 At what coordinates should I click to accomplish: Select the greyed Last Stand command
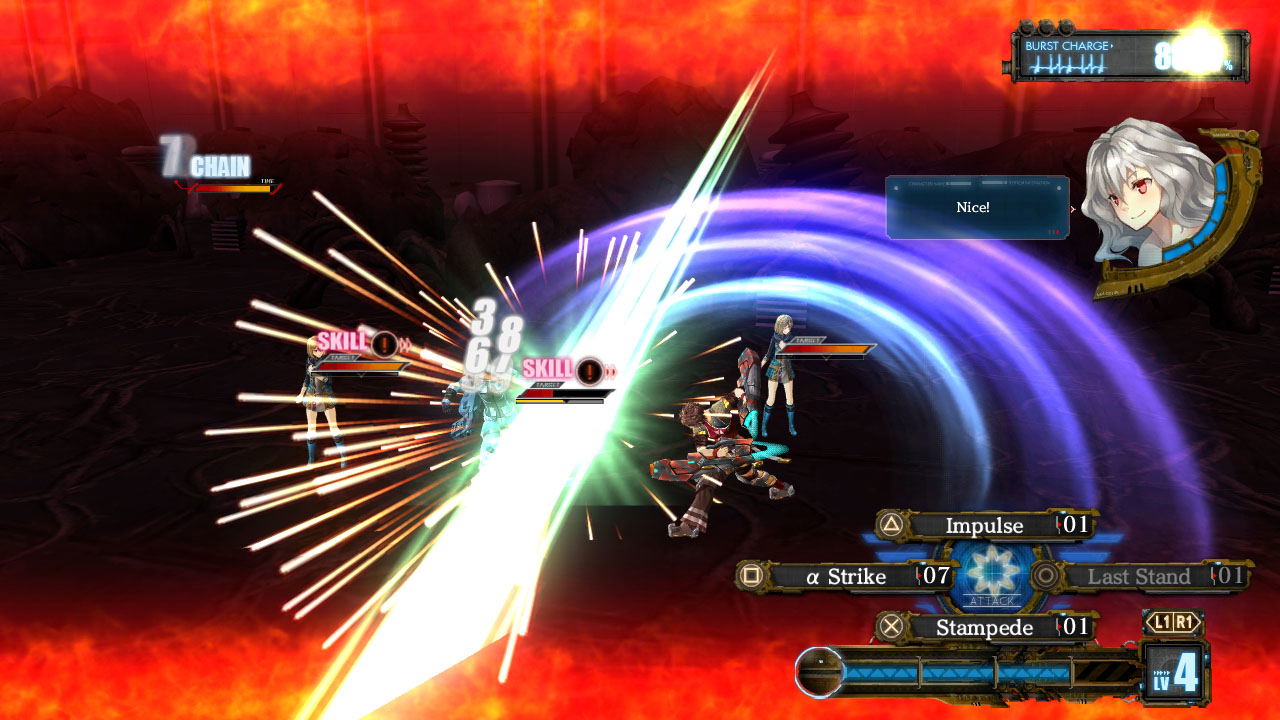pyautogui.click(x=1139, y=576)
